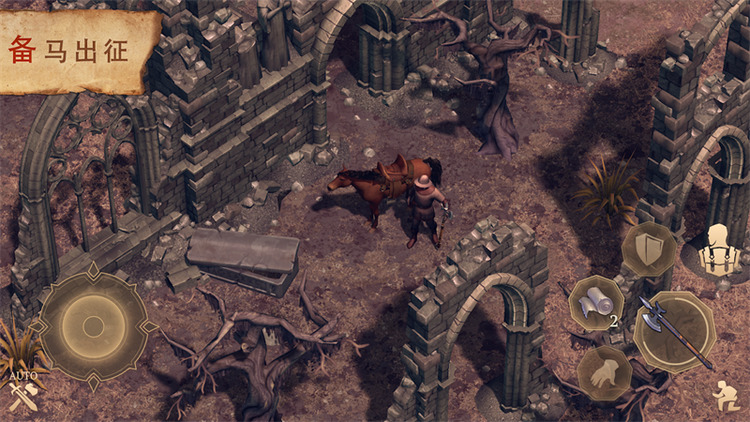Screen dimensions: 750x422
Task: Tap the virtual movement joystick
Action: (93, 325)
